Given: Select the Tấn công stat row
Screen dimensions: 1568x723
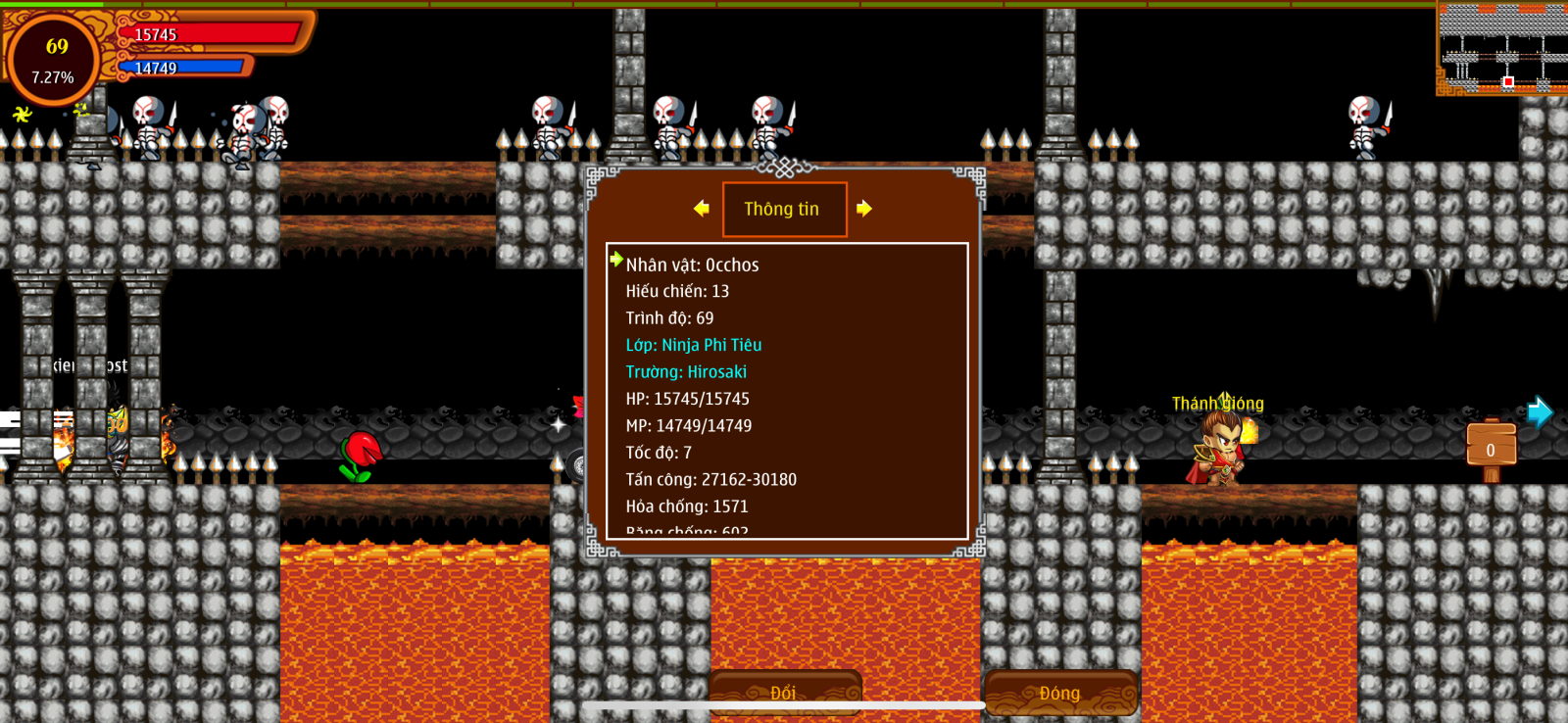Looking at the screenshot, I should [710, 479].
